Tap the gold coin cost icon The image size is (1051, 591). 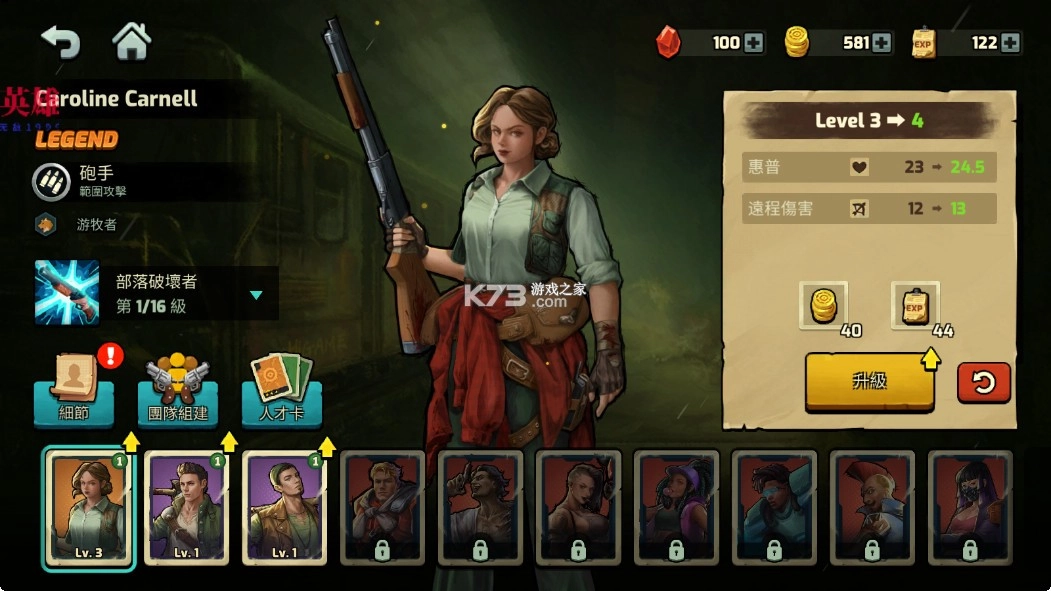(824, 305)
